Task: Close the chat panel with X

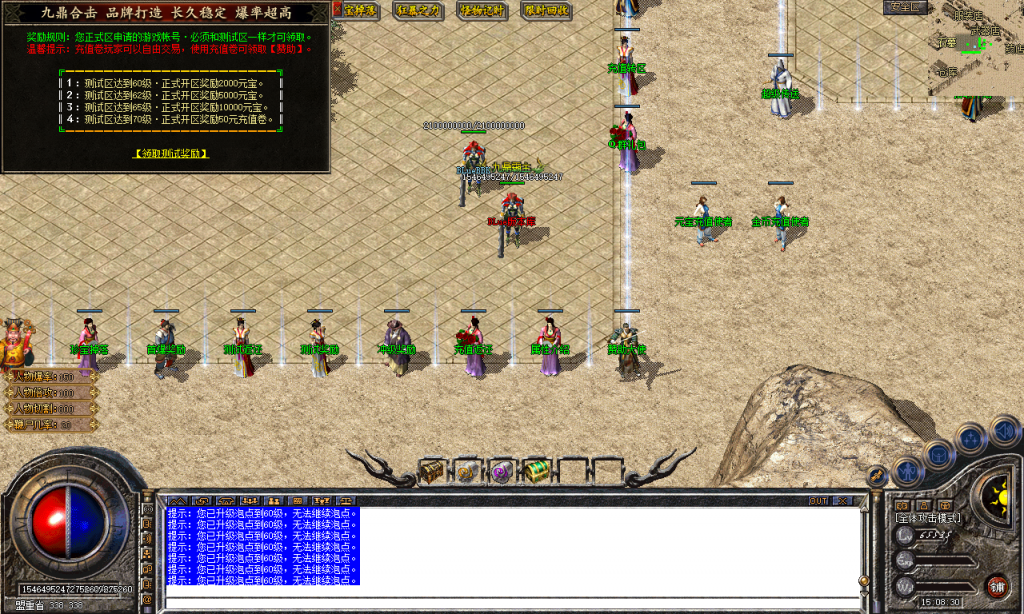Action: click(845, 500)
